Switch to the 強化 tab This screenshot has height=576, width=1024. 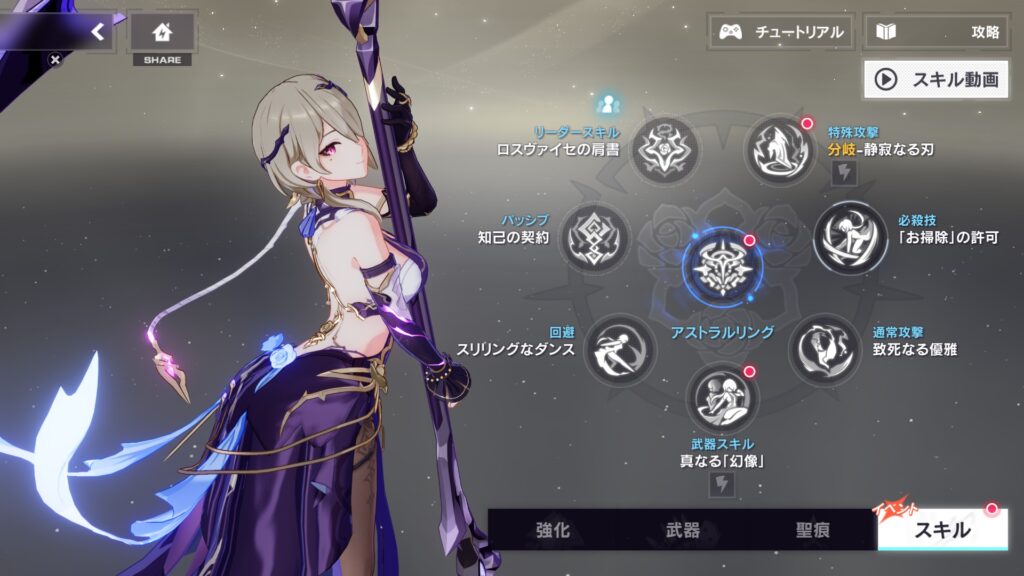click(x=552, y=530)
